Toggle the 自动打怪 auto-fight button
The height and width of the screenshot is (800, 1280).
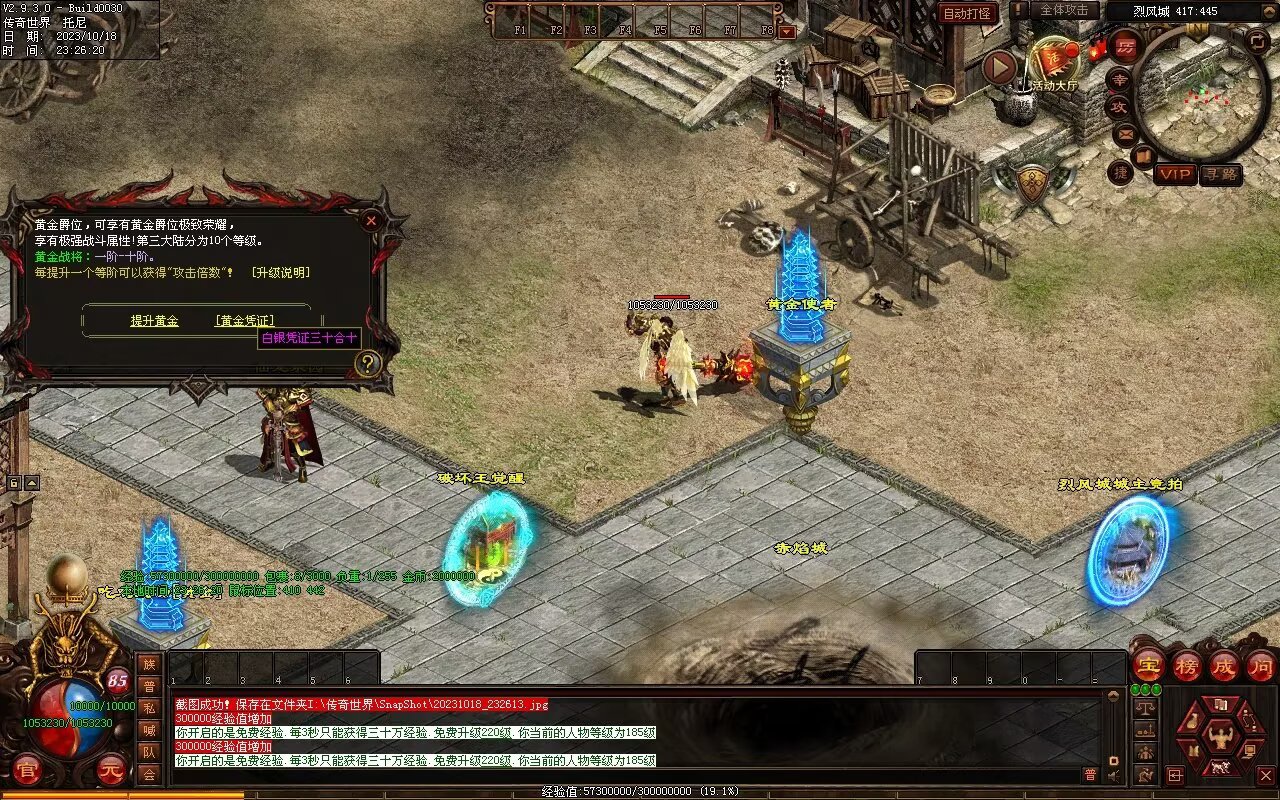pos(967,14)
